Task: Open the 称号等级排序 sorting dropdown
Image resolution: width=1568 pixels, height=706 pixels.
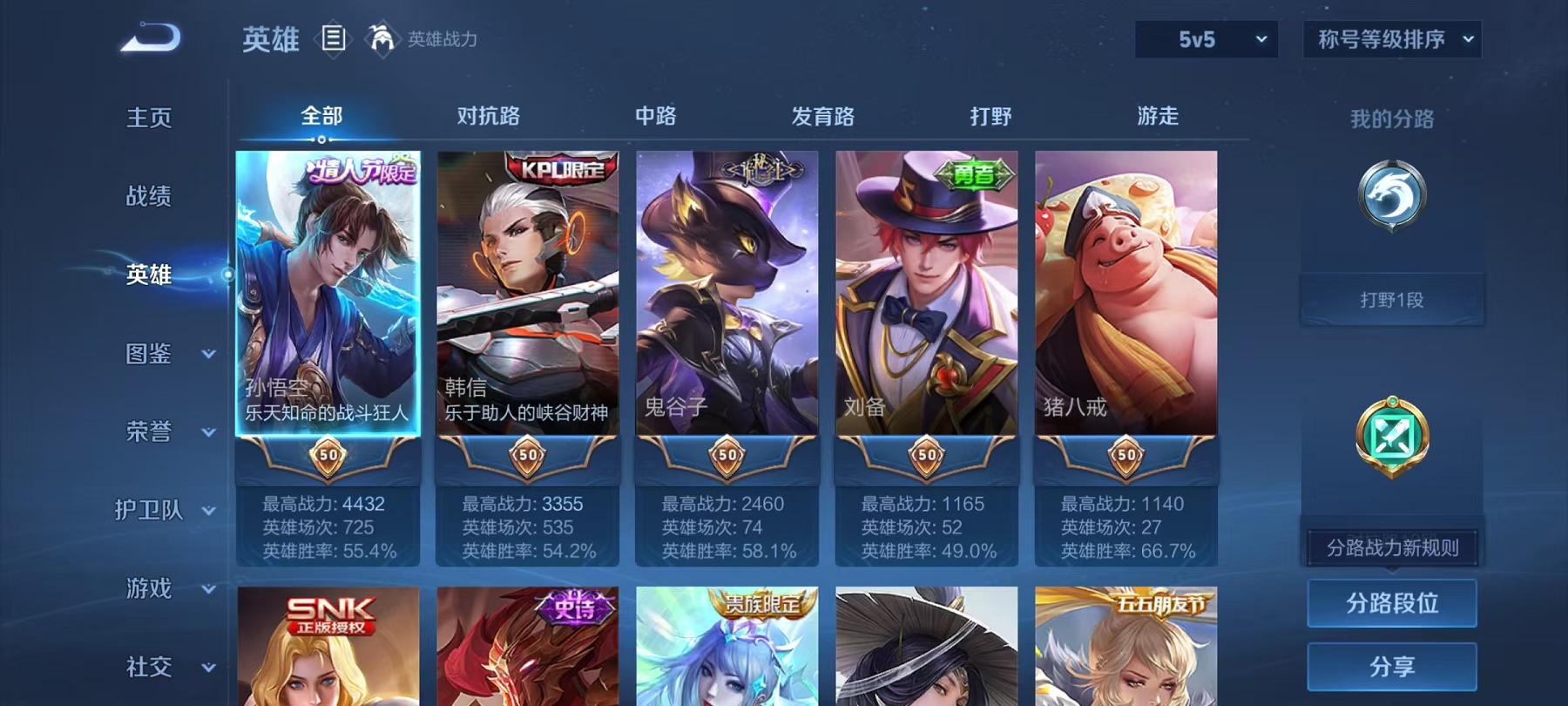Action: pyautogui.click(x=1390, y=39)
